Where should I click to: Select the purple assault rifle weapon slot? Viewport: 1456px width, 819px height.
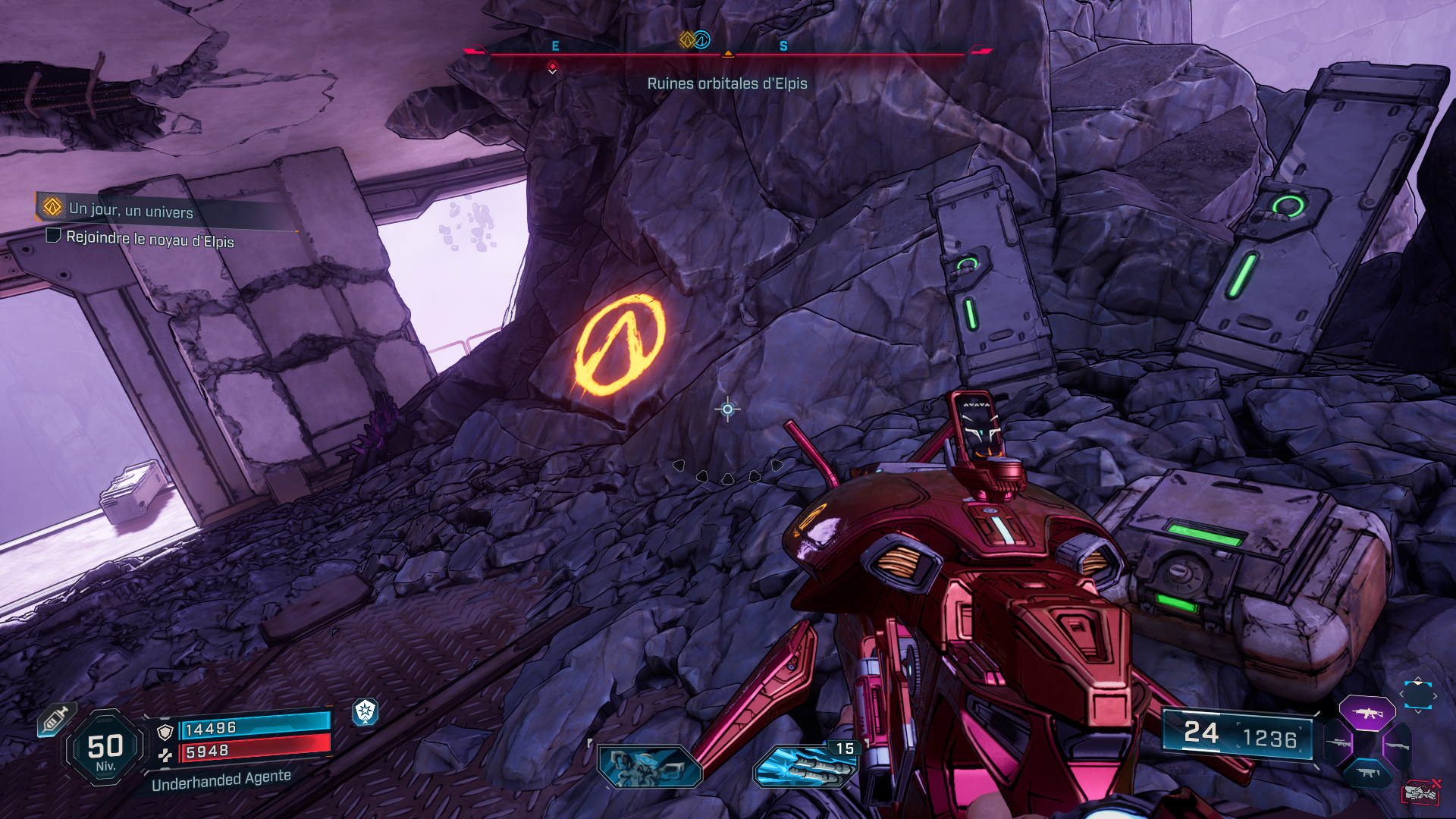(1367, 713)
